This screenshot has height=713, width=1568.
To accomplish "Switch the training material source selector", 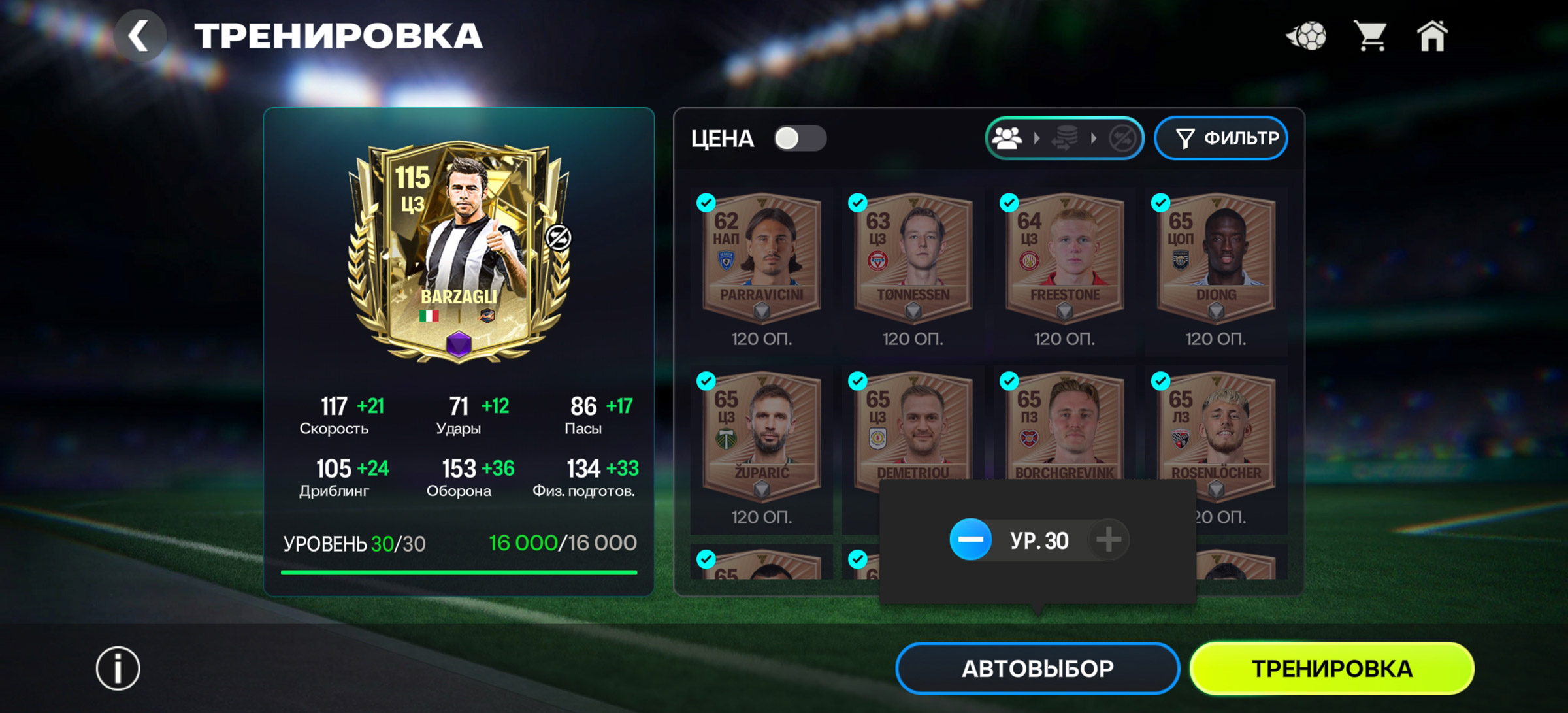I will coord(1064,139).
